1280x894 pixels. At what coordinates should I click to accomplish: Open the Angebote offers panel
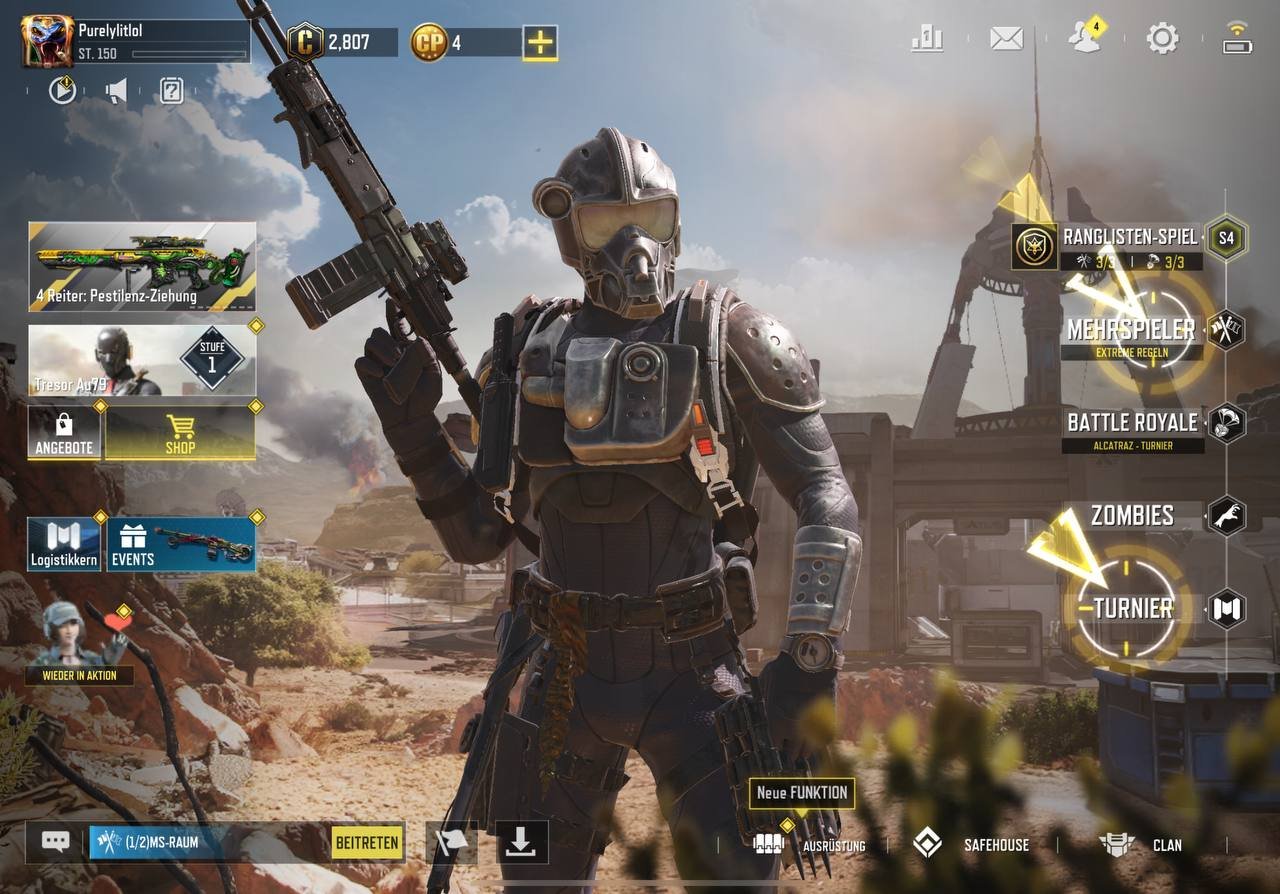(64, 433)
